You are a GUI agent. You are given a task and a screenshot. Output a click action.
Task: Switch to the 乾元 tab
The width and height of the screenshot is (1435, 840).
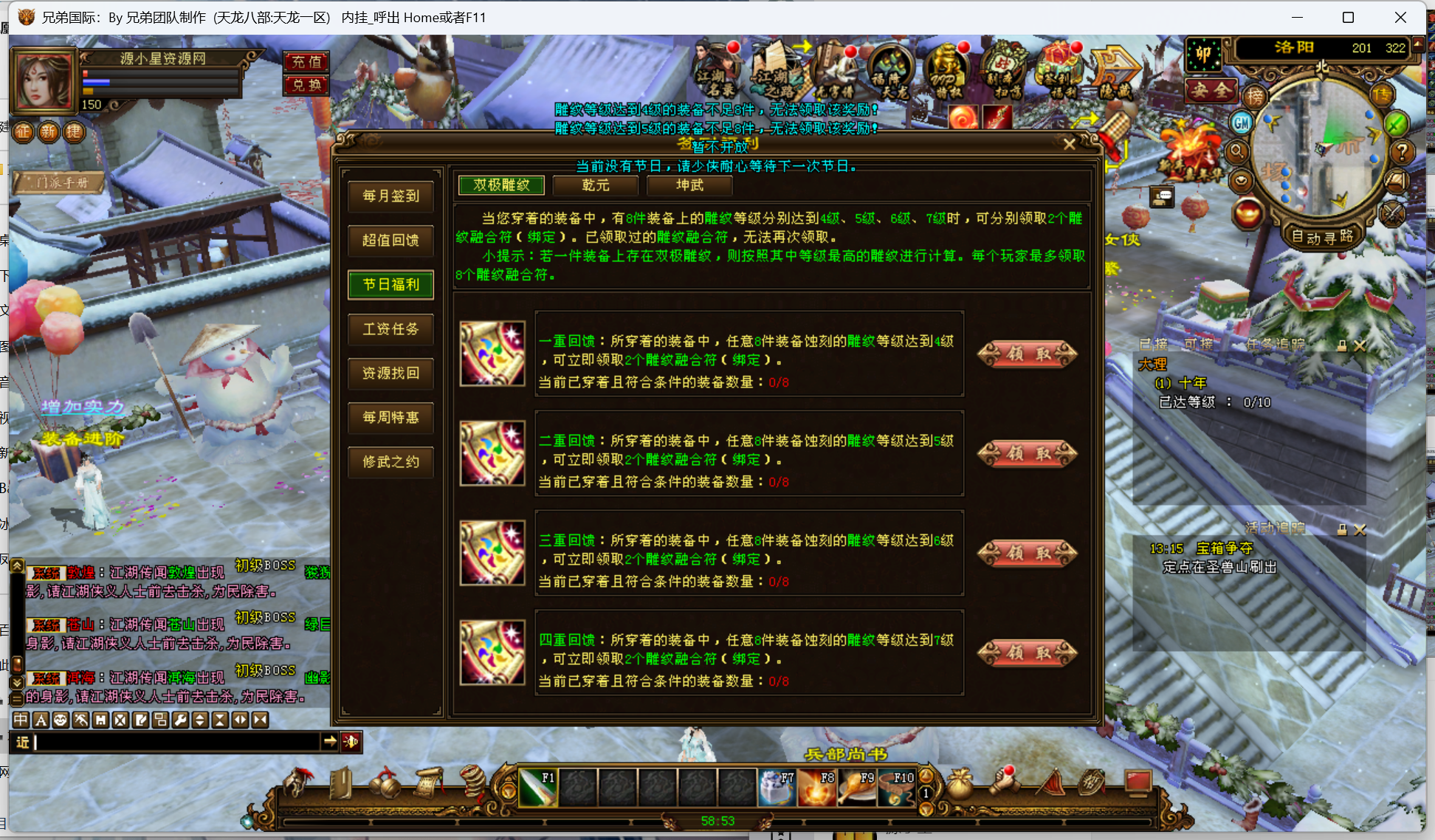[596, 185]
